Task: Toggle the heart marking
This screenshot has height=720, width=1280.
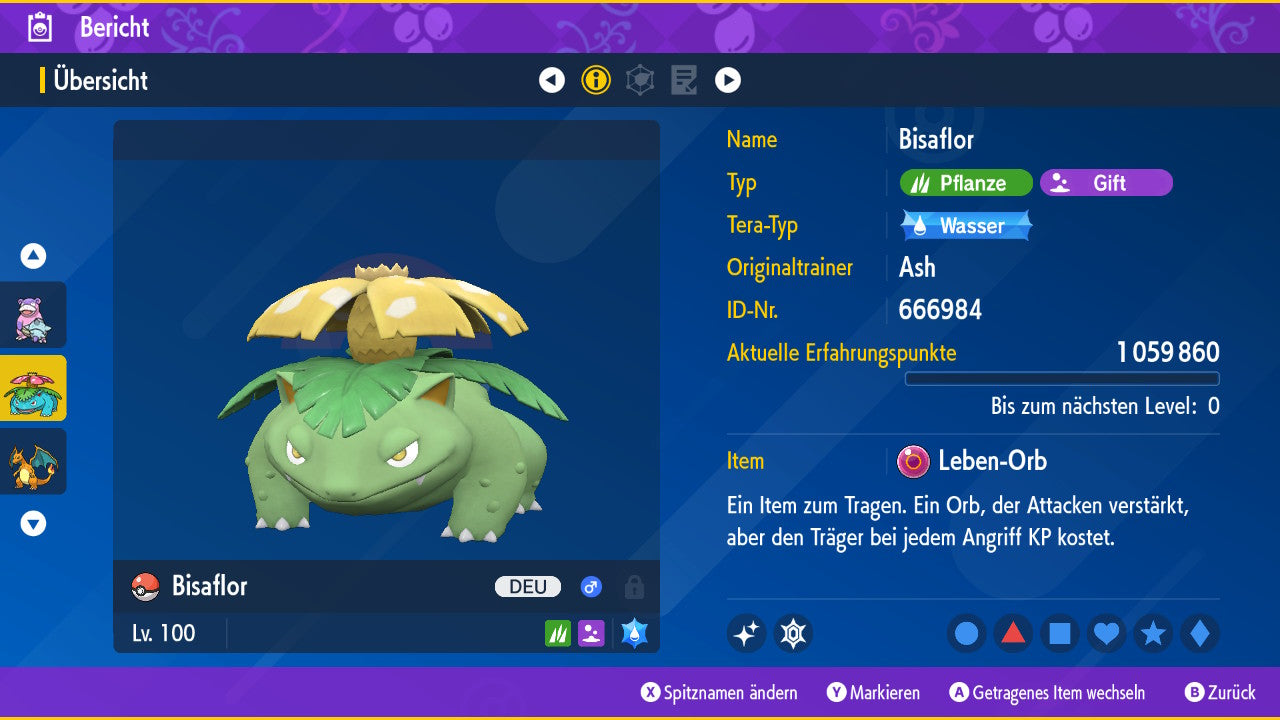Action: click(x=1106, y=633)
